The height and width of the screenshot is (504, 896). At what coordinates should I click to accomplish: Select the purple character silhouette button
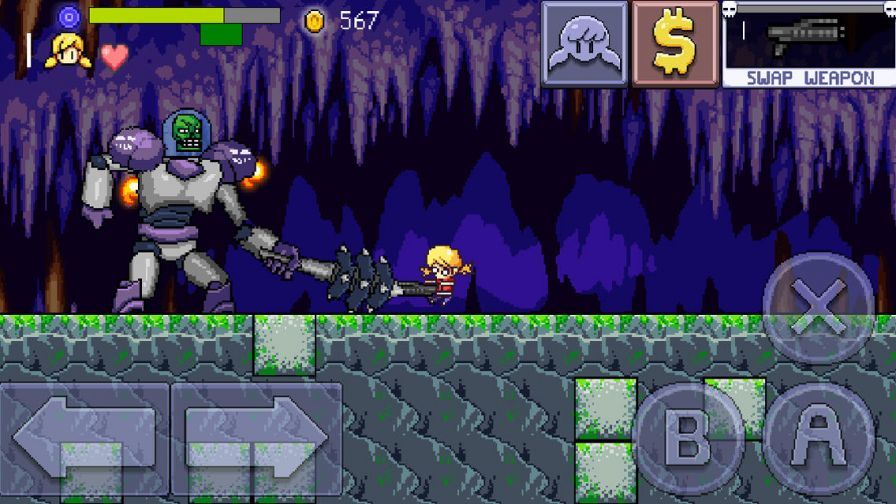585,44
